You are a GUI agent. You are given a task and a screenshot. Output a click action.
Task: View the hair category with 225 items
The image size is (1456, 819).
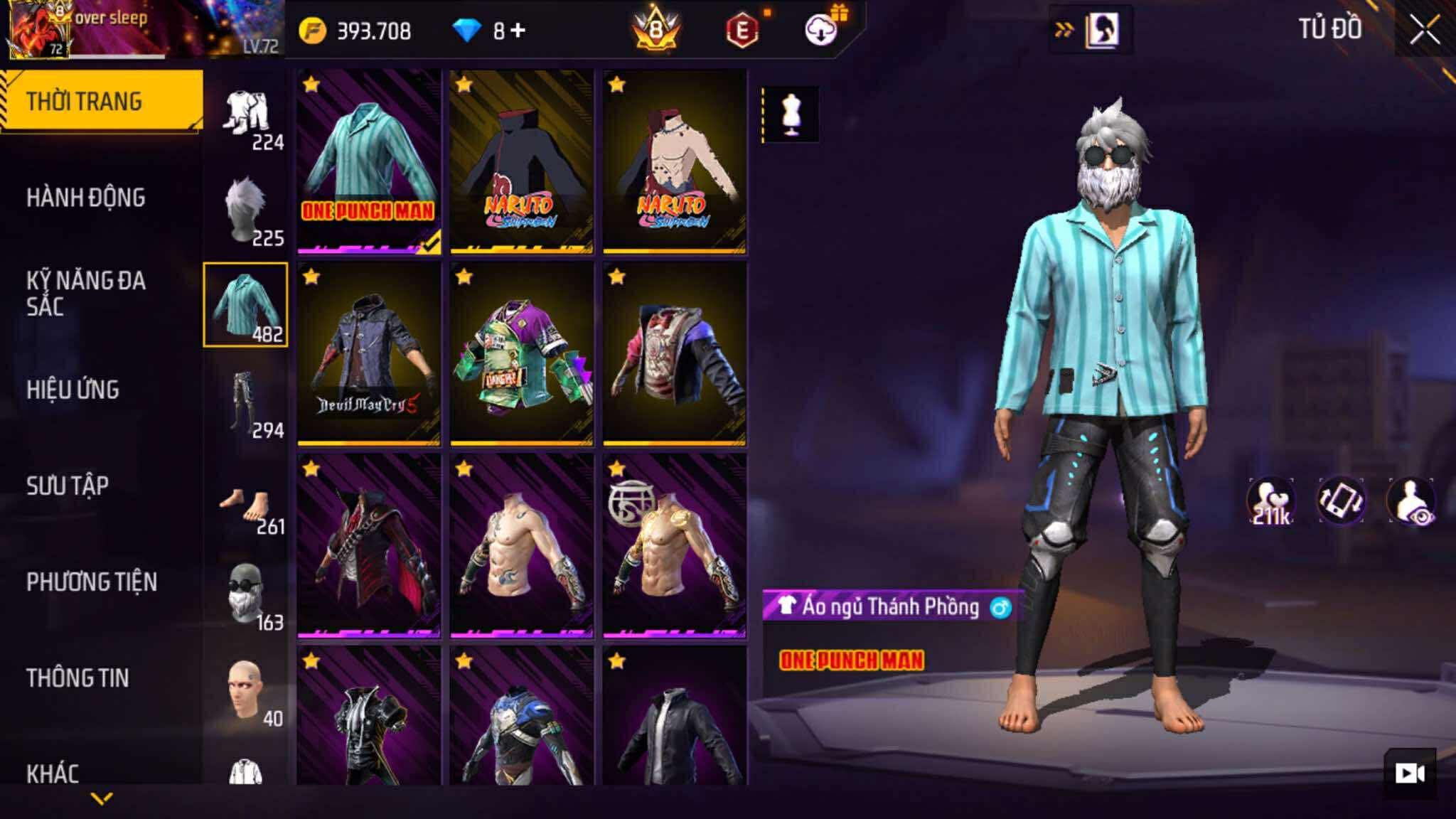[x=245, y=210]
